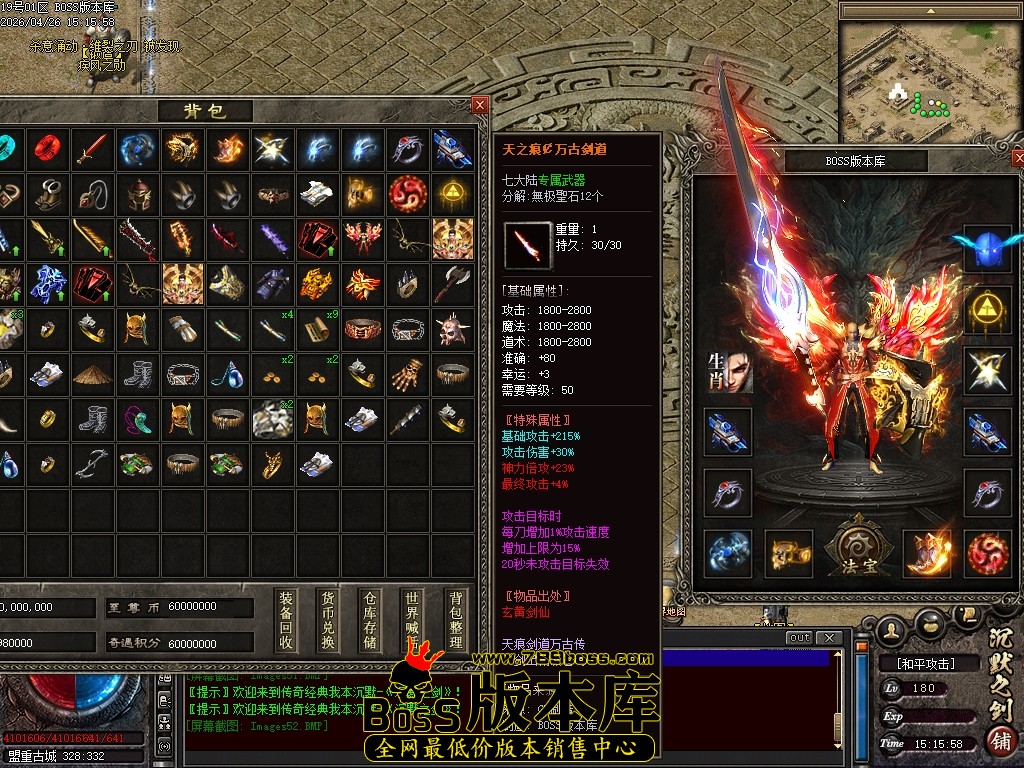Click the 装备回收 equipment recycle button
The height and width of the screenshot is (768, 1024).
coord(286,620)
